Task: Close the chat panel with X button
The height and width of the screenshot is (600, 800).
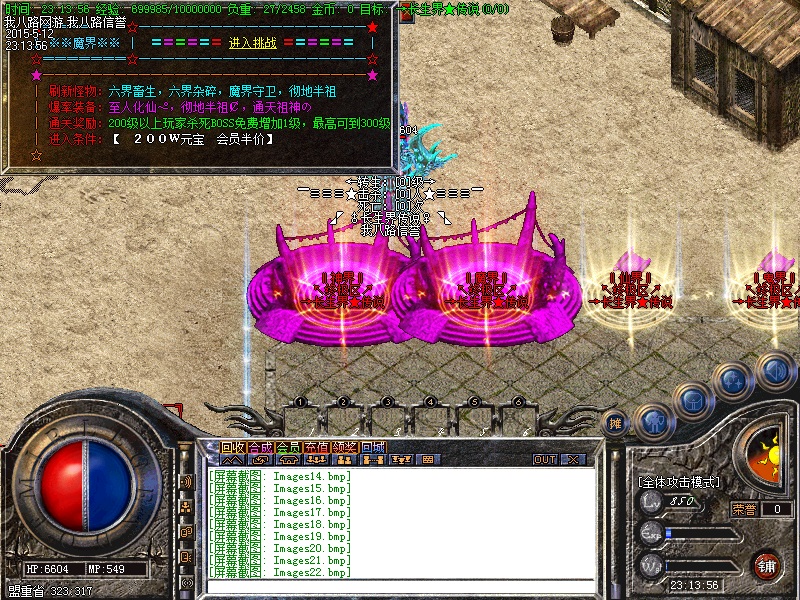Action: (x=573, y=460)
